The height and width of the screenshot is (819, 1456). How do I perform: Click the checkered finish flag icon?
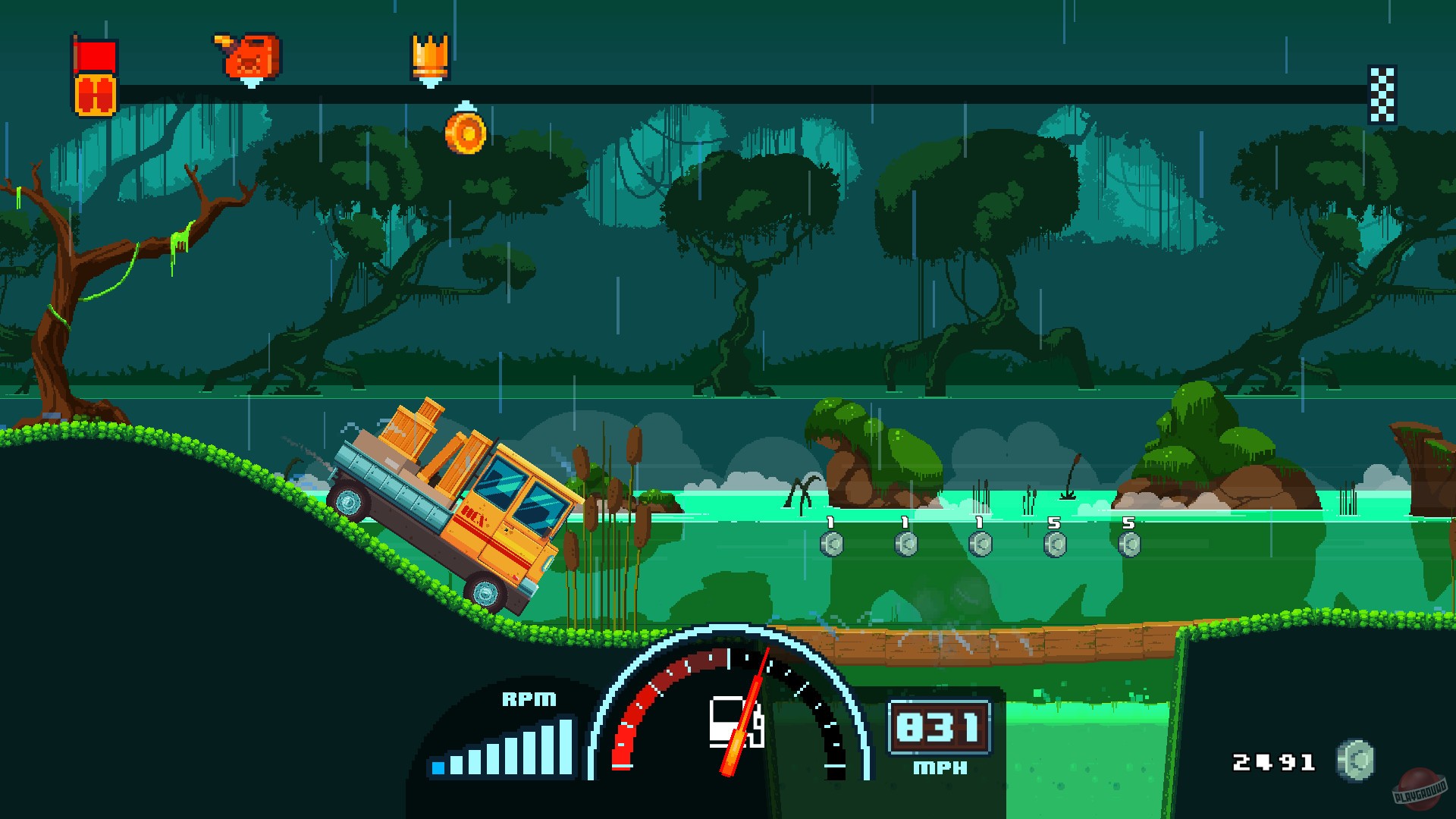pos(1382,93)
